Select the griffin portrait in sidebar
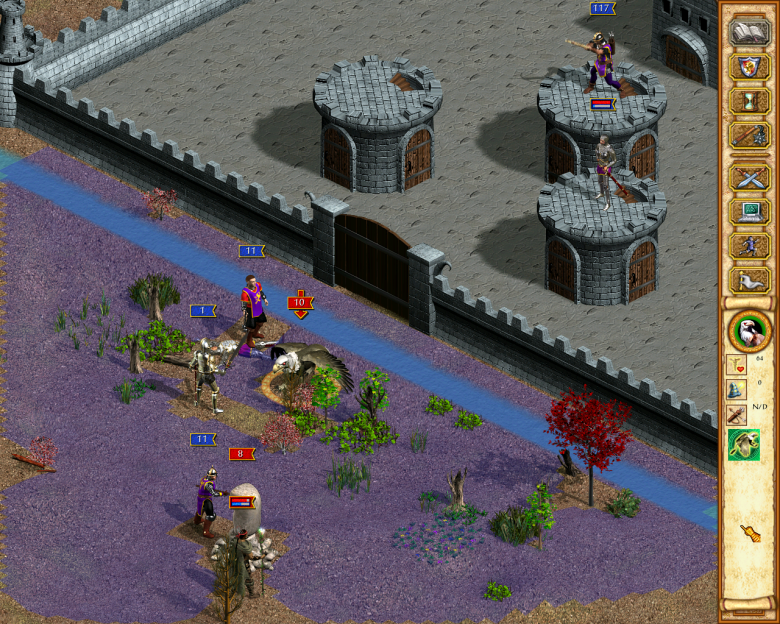The width and height of the screenshot is (780, 624). click(x=748, y=330)
